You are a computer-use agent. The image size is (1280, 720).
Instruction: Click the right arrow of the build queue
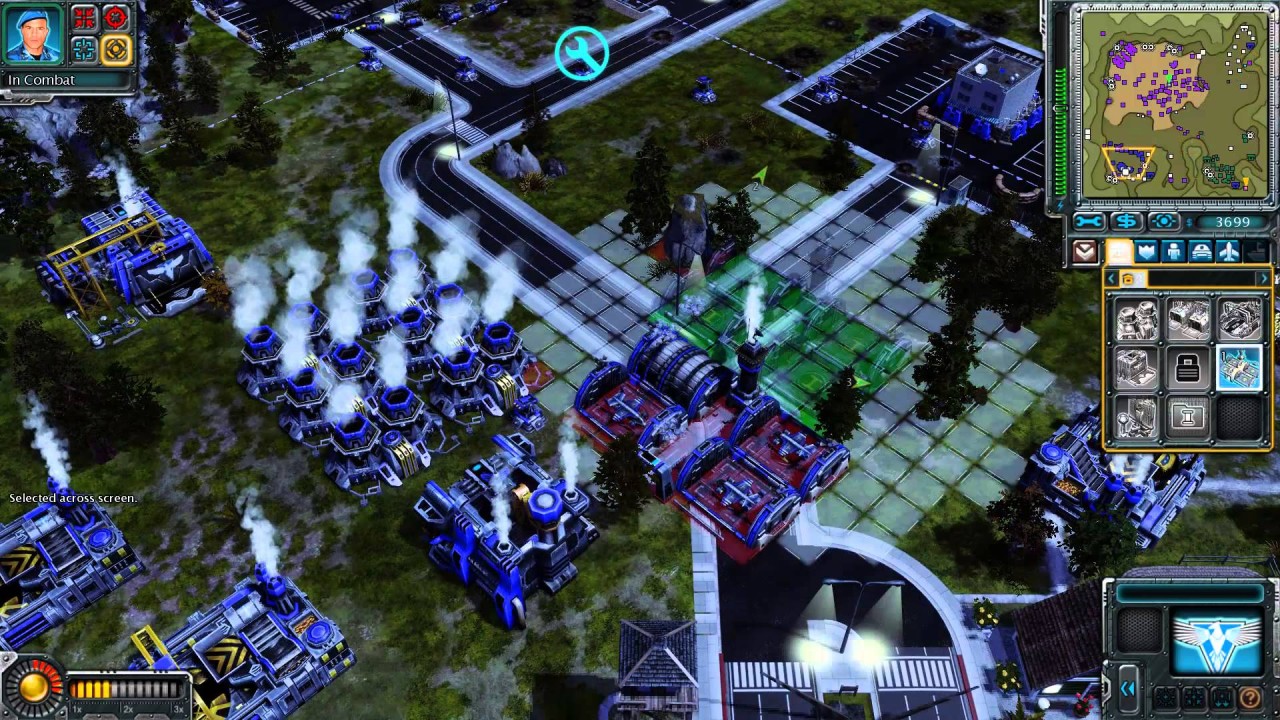pyautogui.click(x=1263, y=279)
